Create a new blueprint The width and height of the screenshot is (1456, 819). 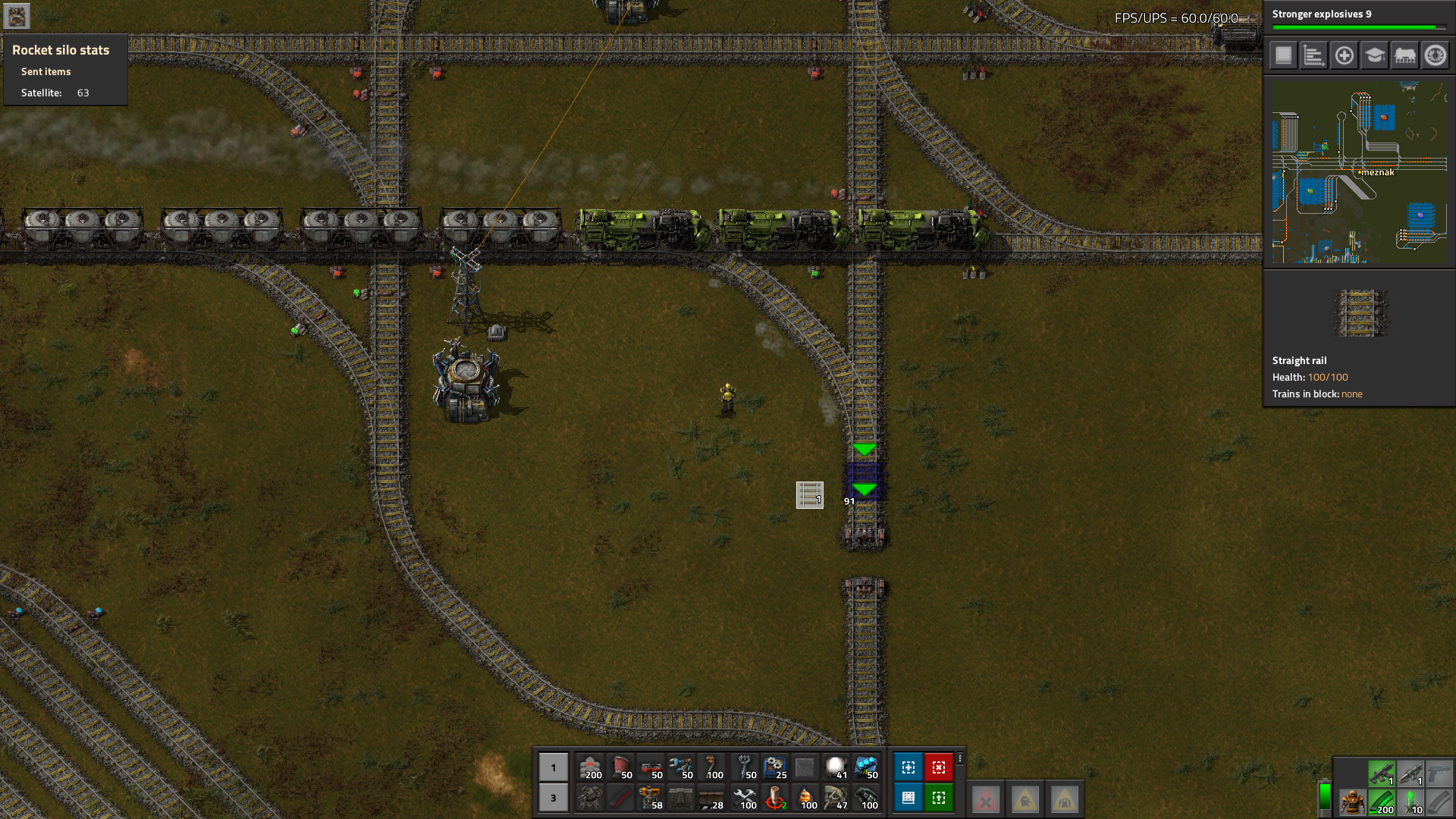pos(910,767)
